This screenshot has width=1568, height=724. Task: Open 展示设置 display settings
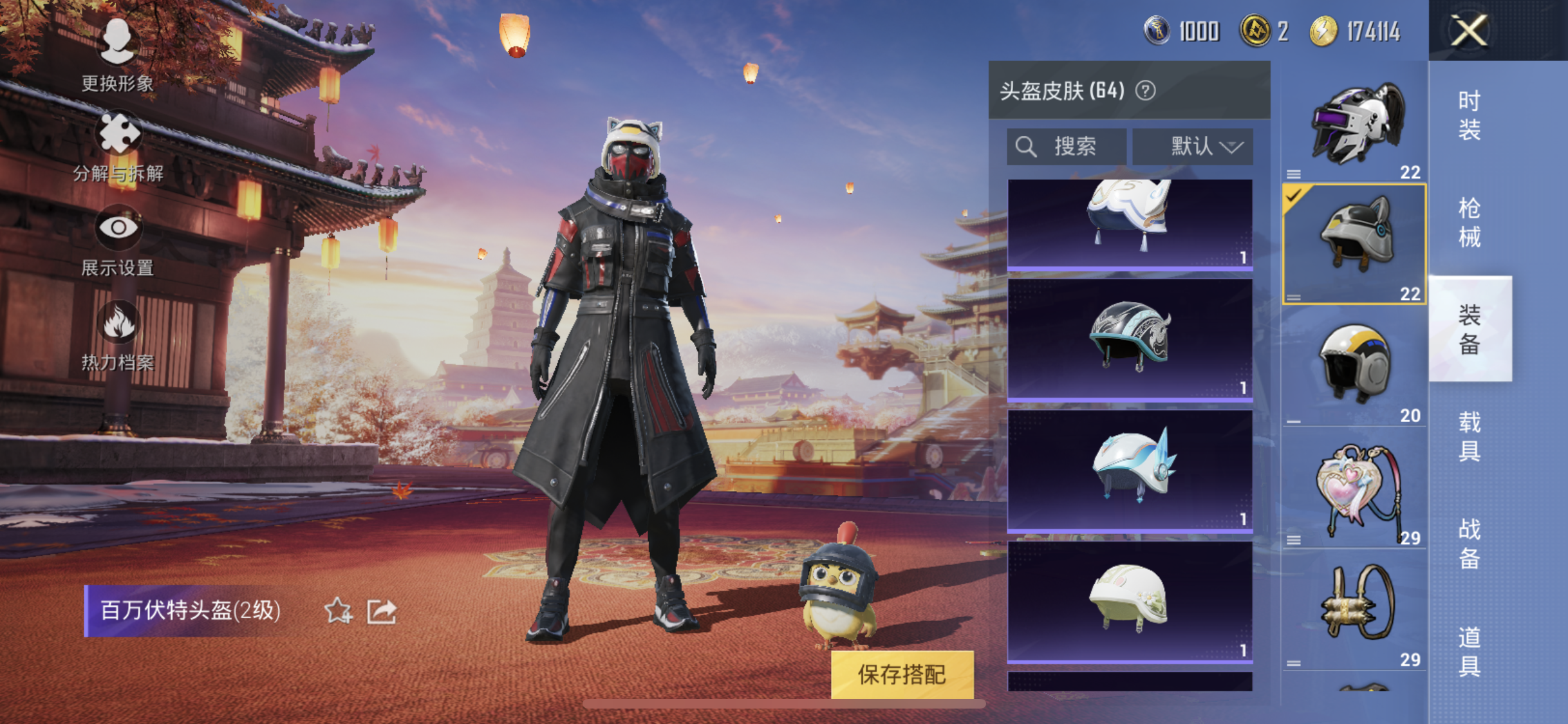click(x=118, y=241)
